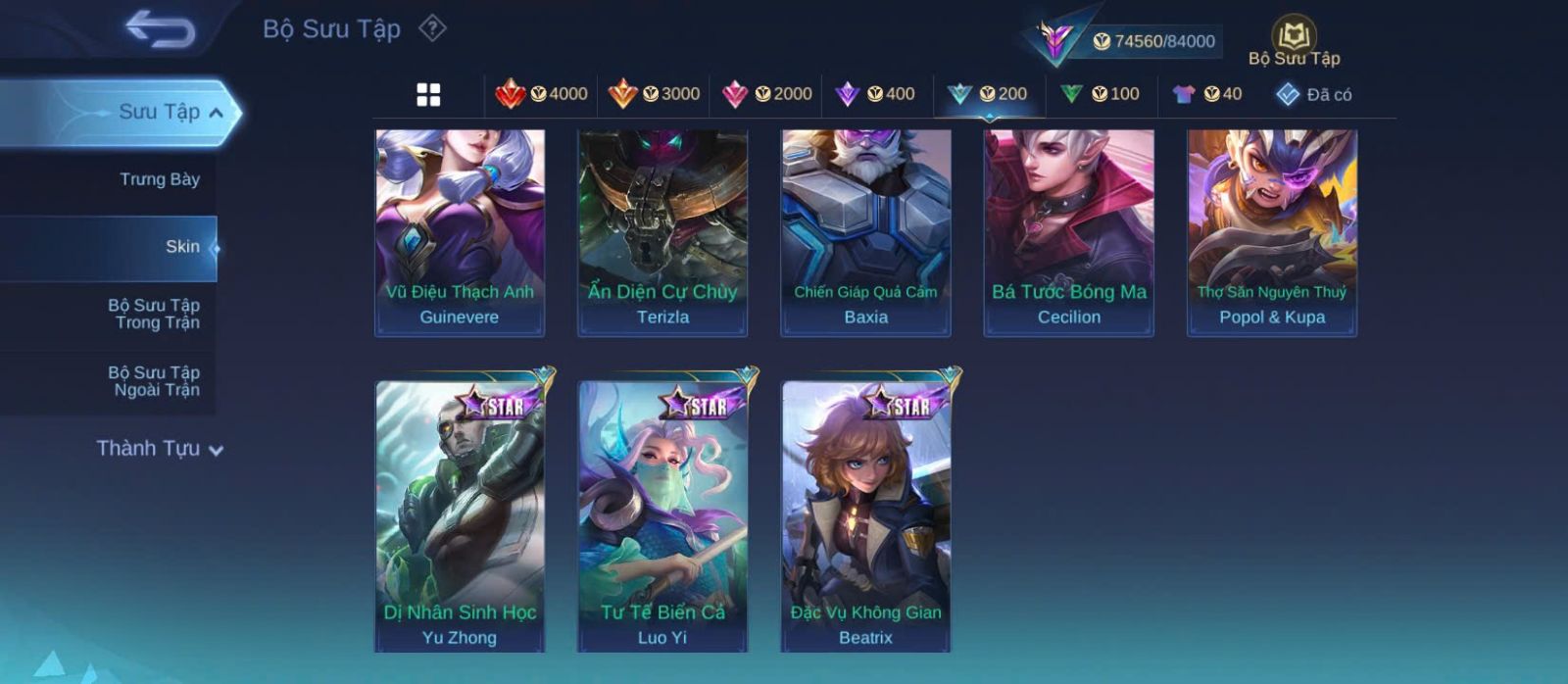Expand the Thành Tựu section

160,449
